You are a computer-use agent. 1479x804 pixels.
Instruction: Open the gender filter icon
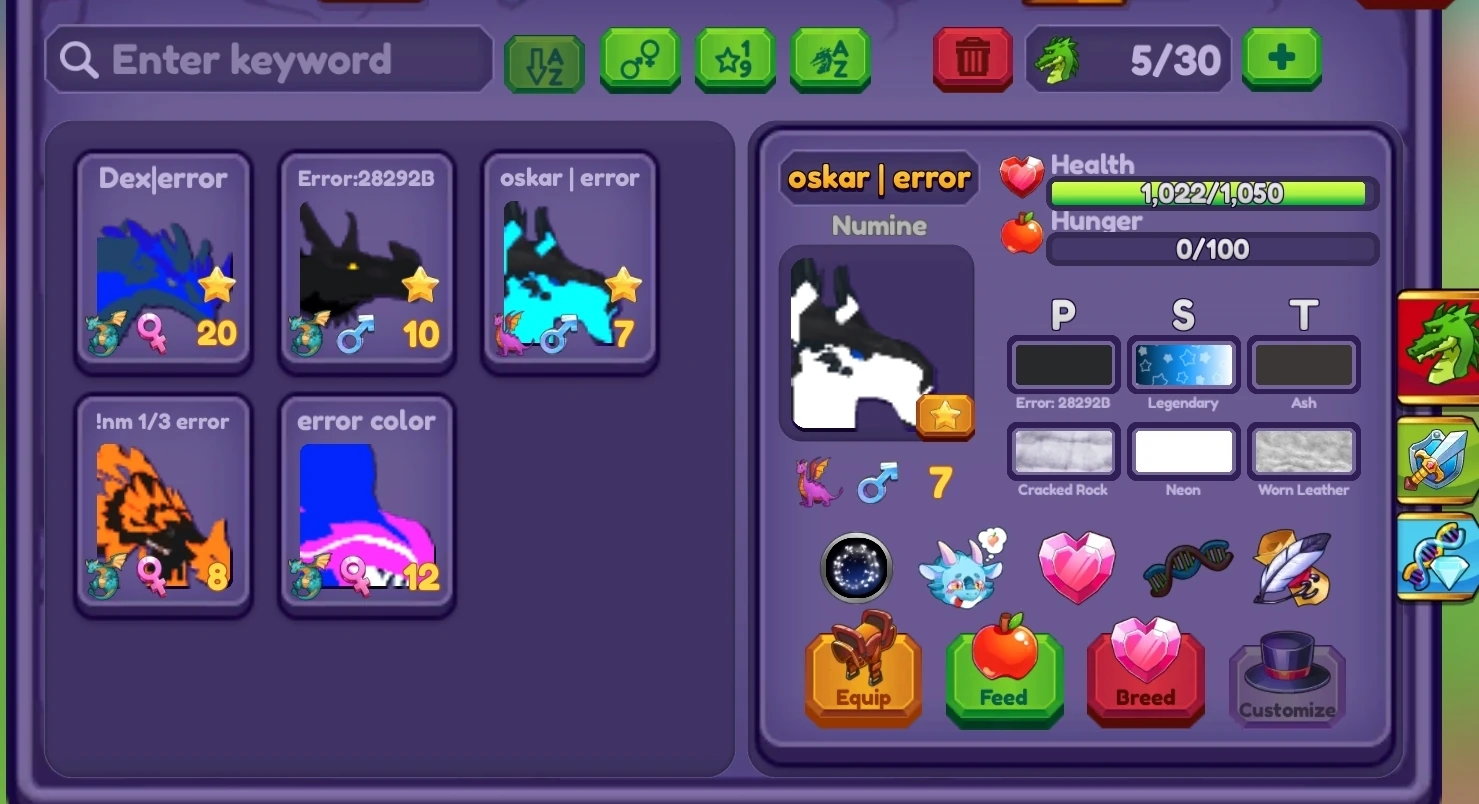click(640, 59)
